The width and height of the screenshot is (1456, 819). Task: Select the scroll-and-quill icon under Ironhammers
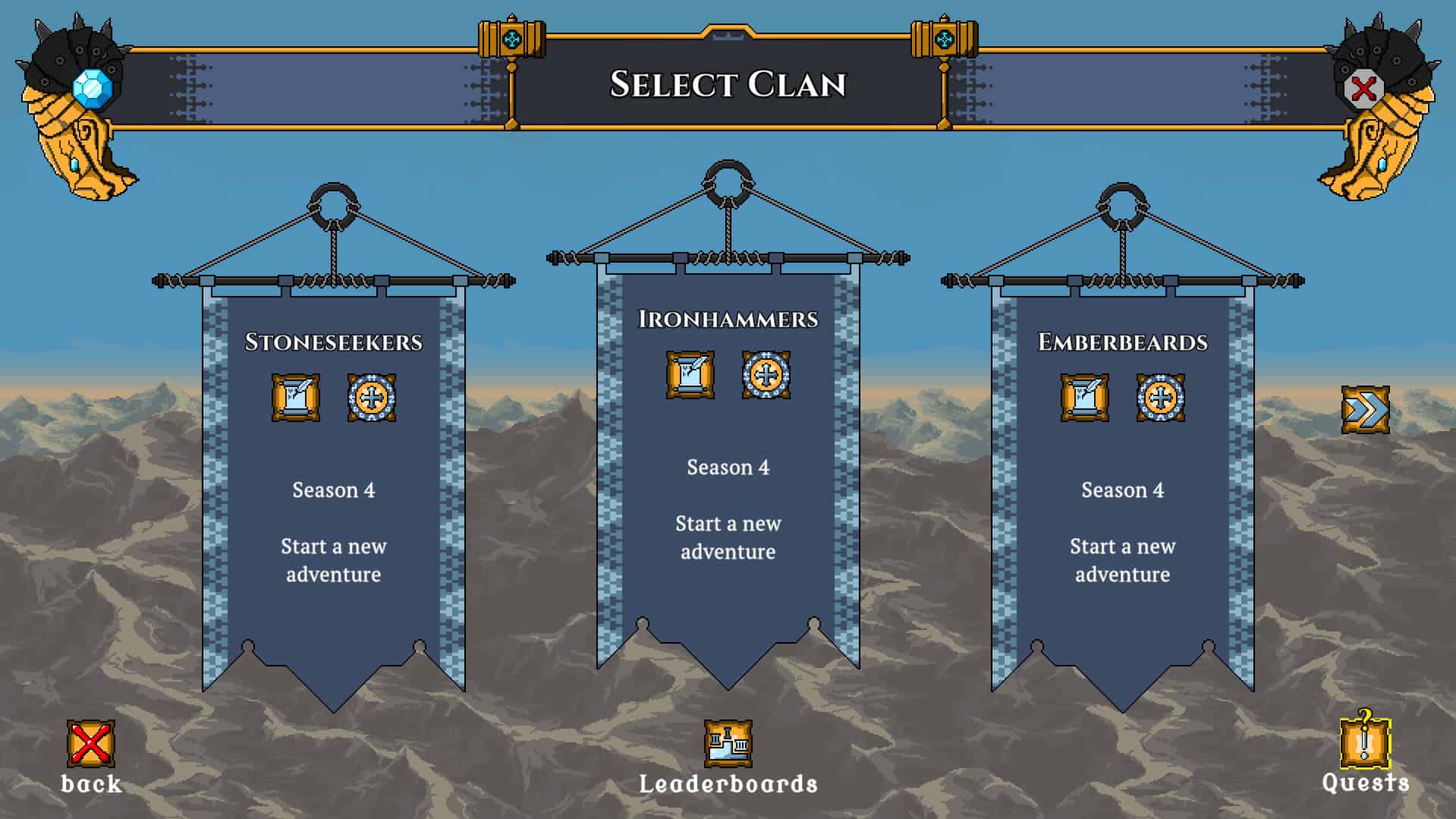coord(689,376)
